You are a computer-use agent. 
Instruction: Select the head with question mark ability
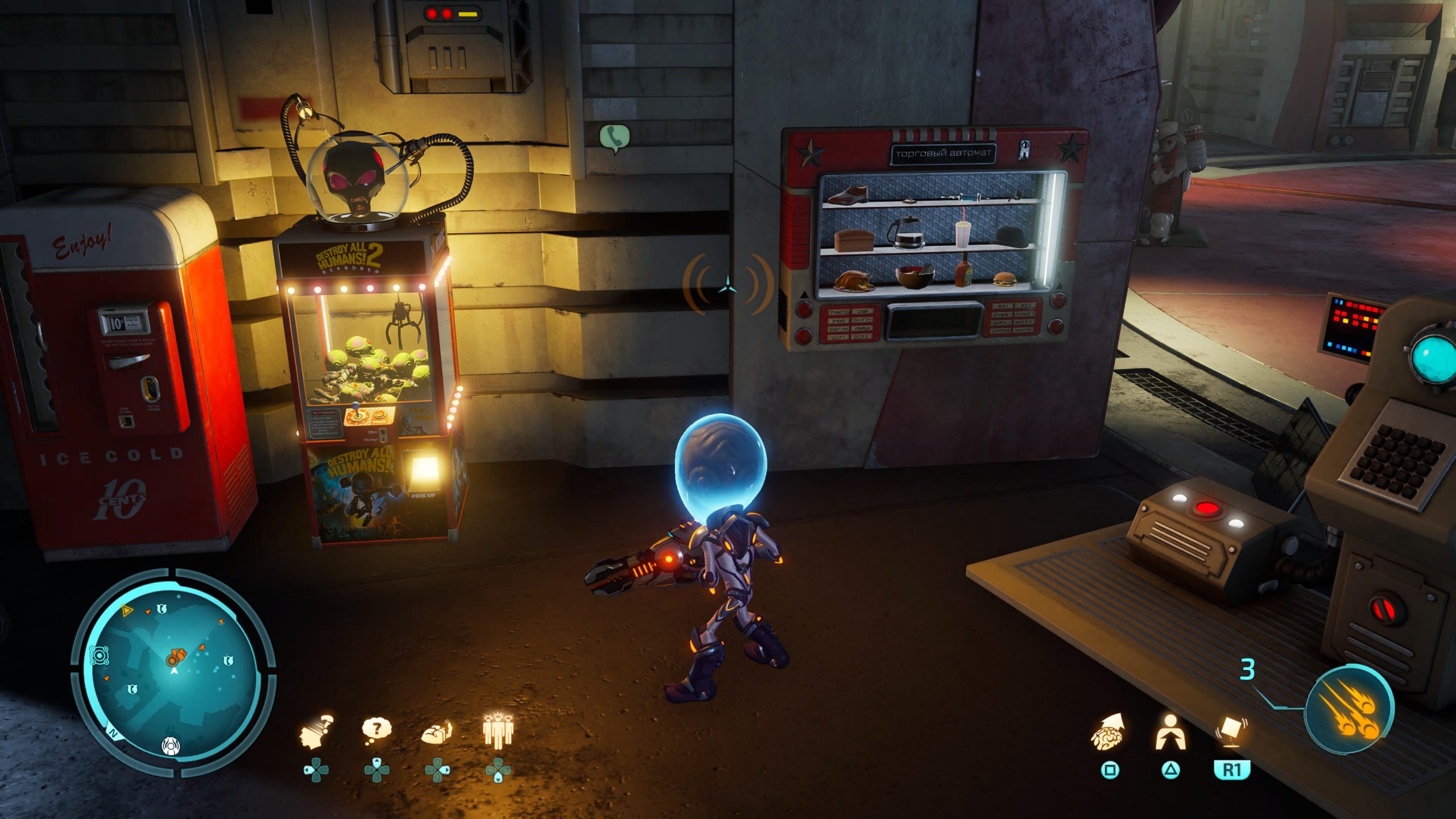pyautogui.click(x=316, y=731)
